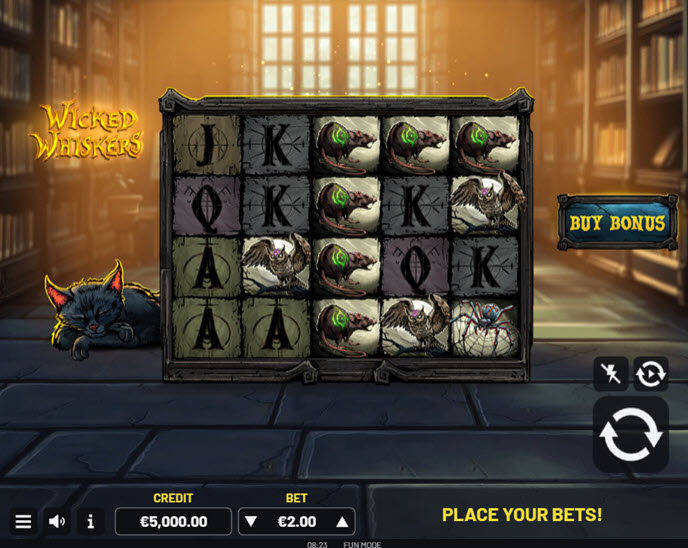
Task: Decrease the bet with the down arrow
Action: [x=251, y=521]
